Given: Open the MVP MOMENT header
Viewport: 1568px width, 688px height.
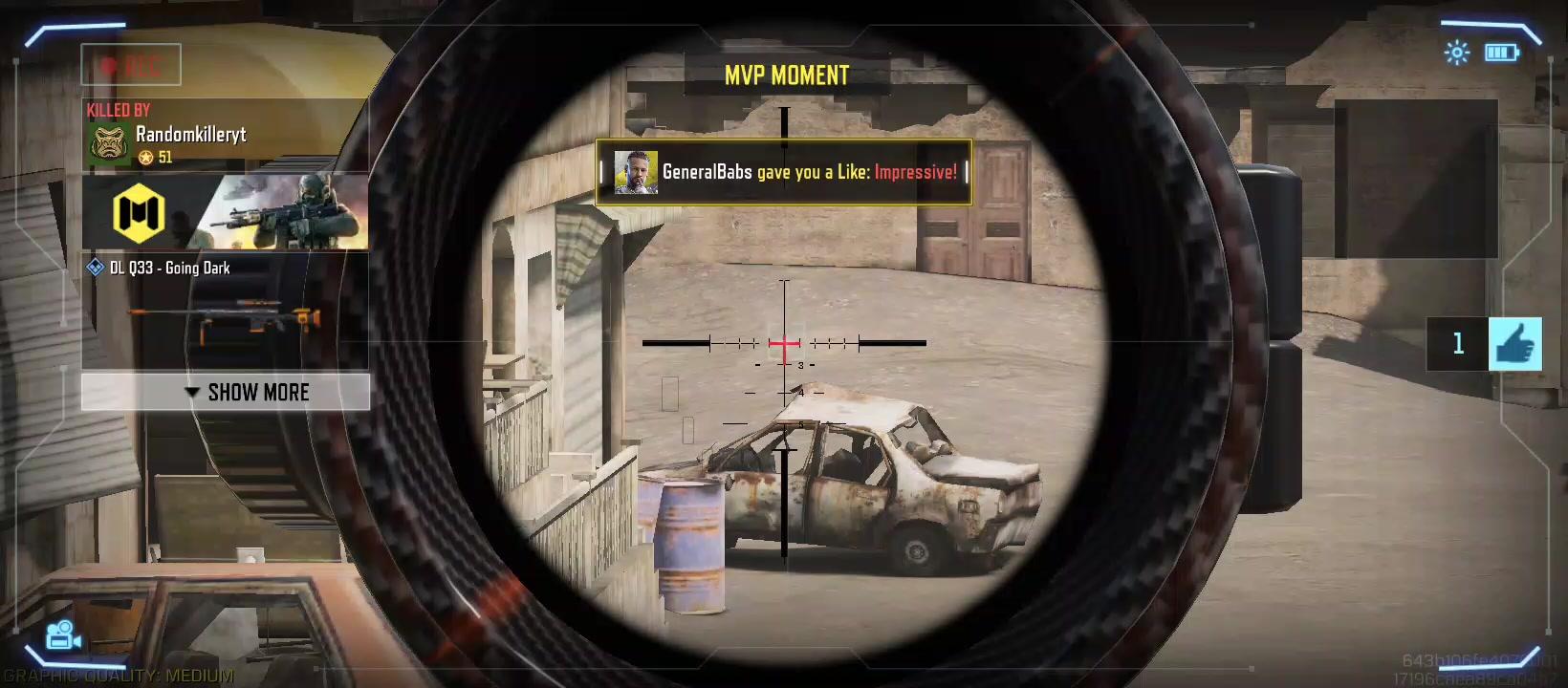Looking at the screenshot, I should coord(786,75).
